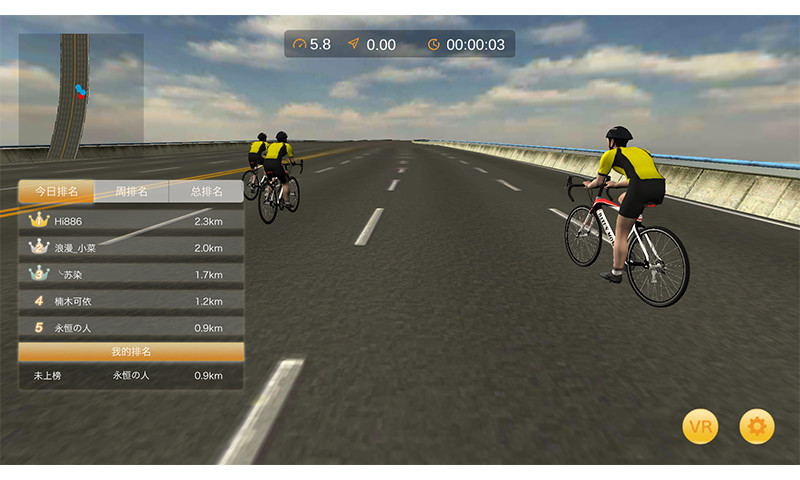Open the 我的排名 my ranking header

click(131, 352)
